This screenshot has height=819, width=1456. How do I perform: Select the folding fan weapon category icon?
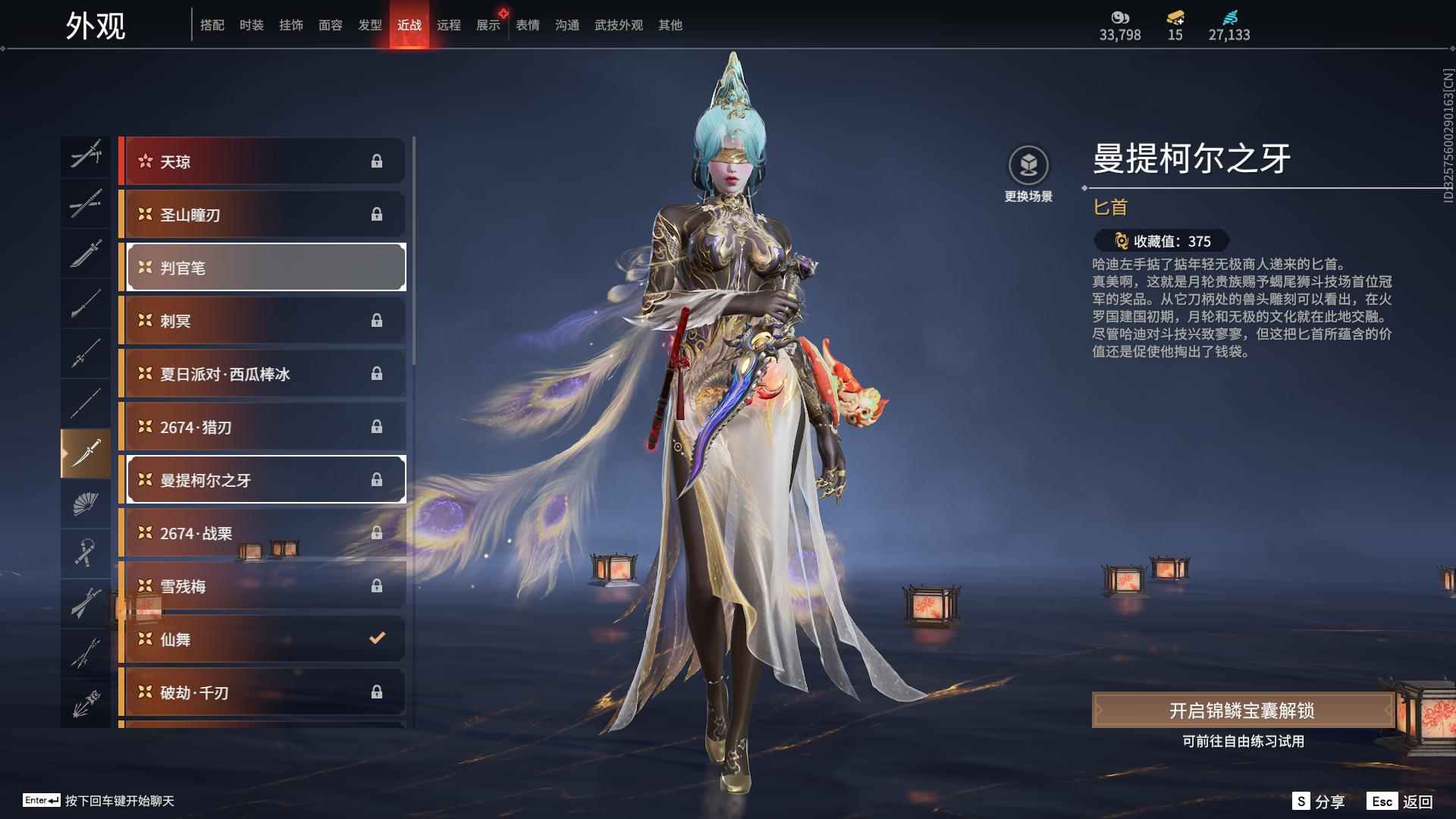click(86, 504)
